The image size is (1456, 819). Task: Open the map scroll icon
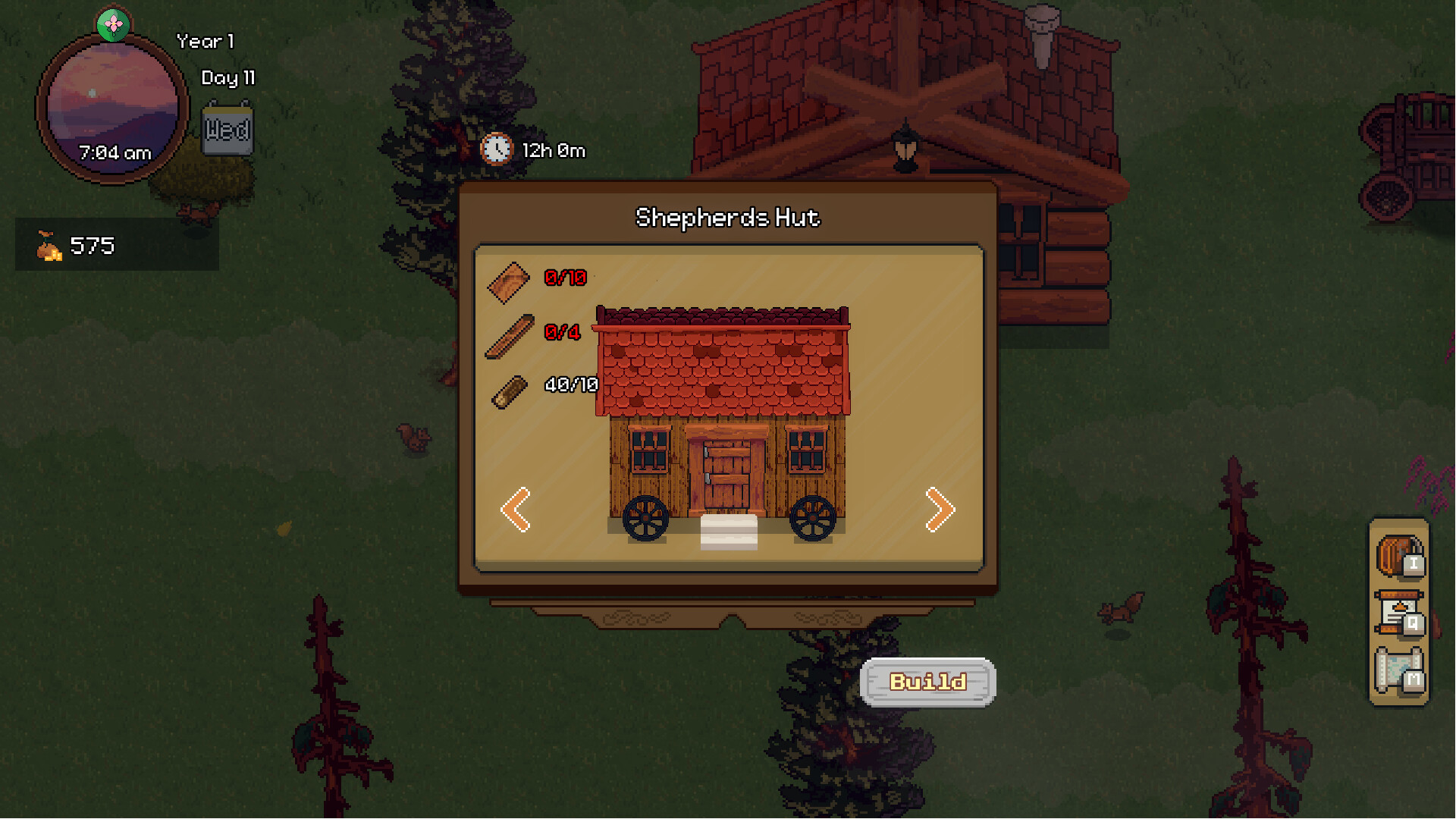tap(1399, 670)
